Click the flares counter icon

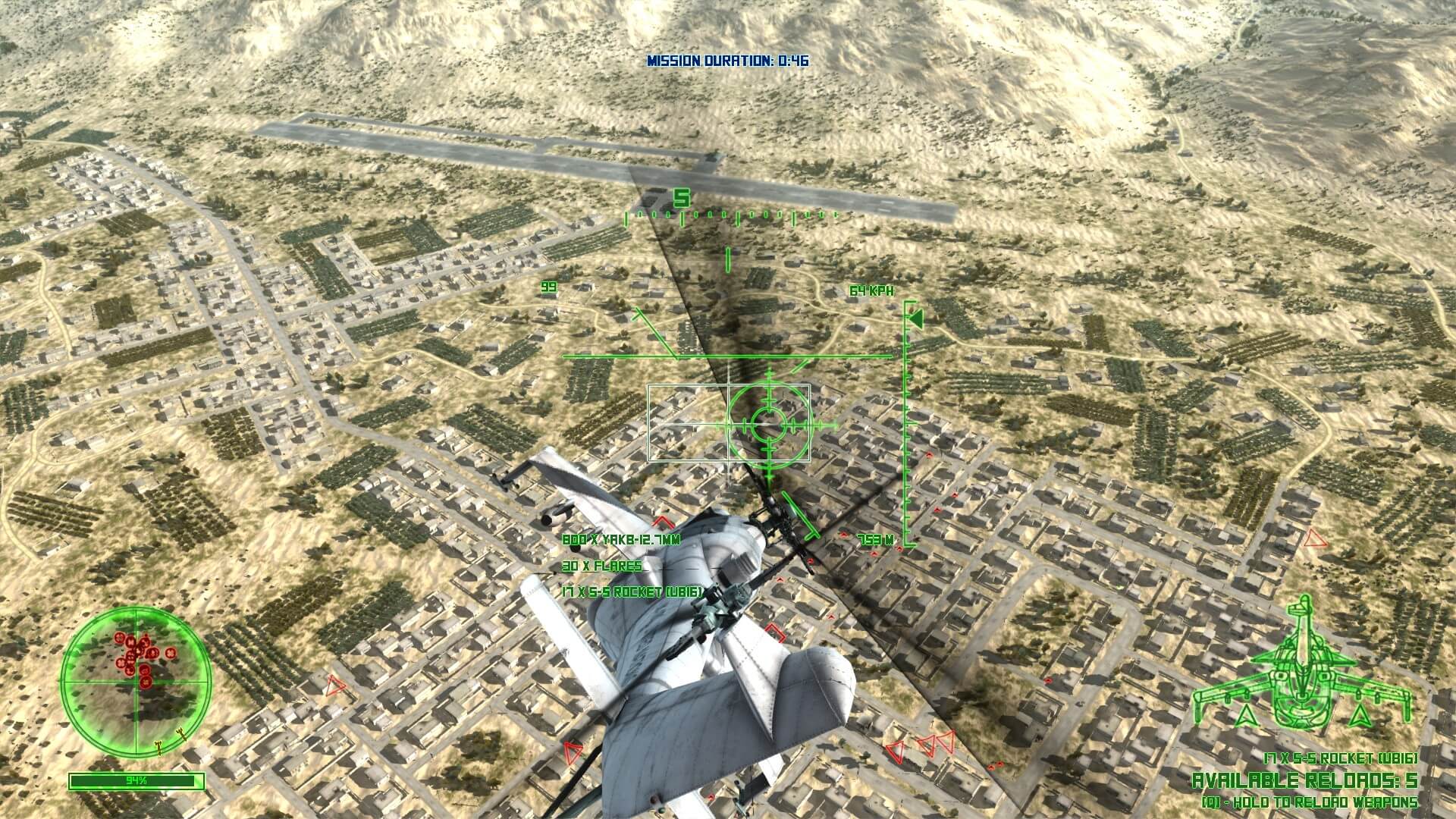[x=601, y=565]
